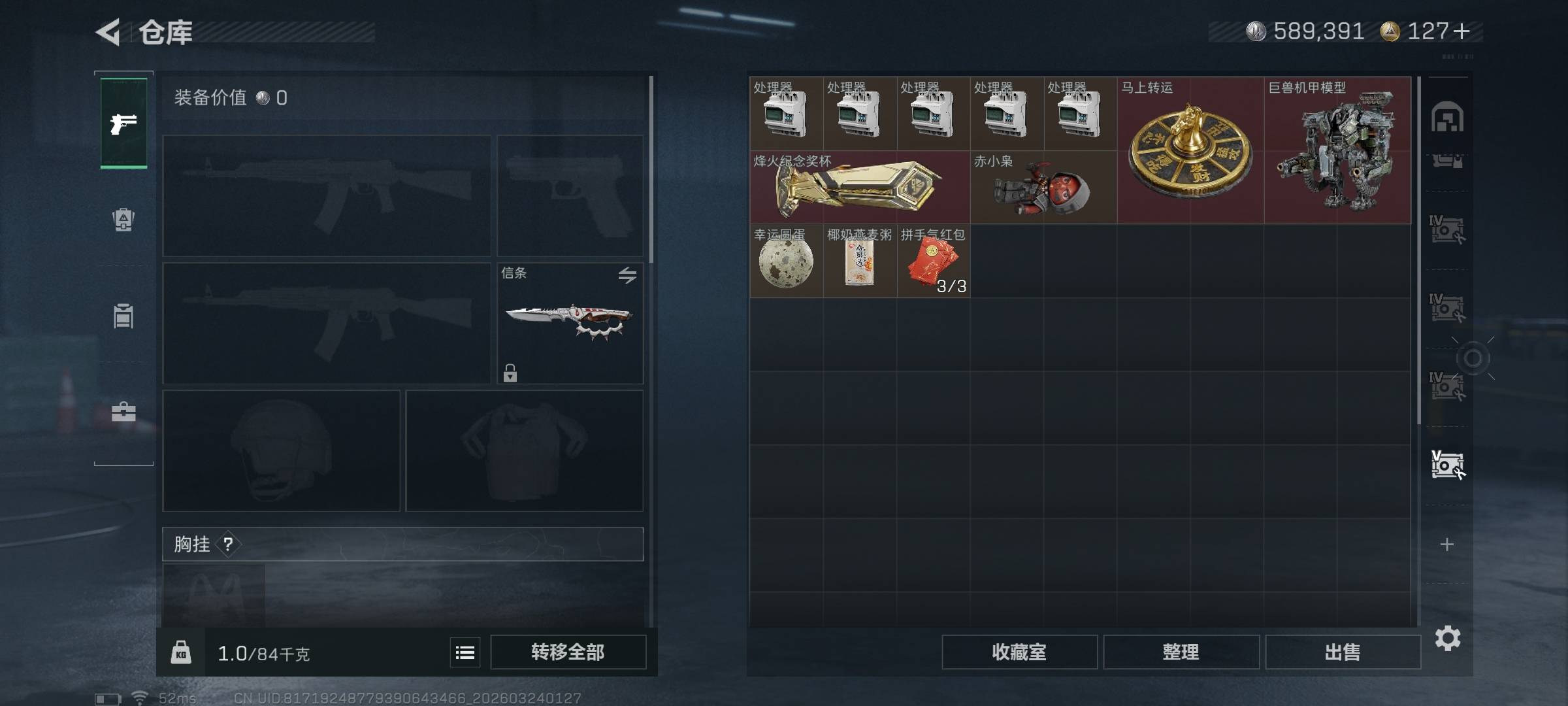Sort the warehouse with 整理
This screenshot has height=706, width=1568.
coord(1181,652)
